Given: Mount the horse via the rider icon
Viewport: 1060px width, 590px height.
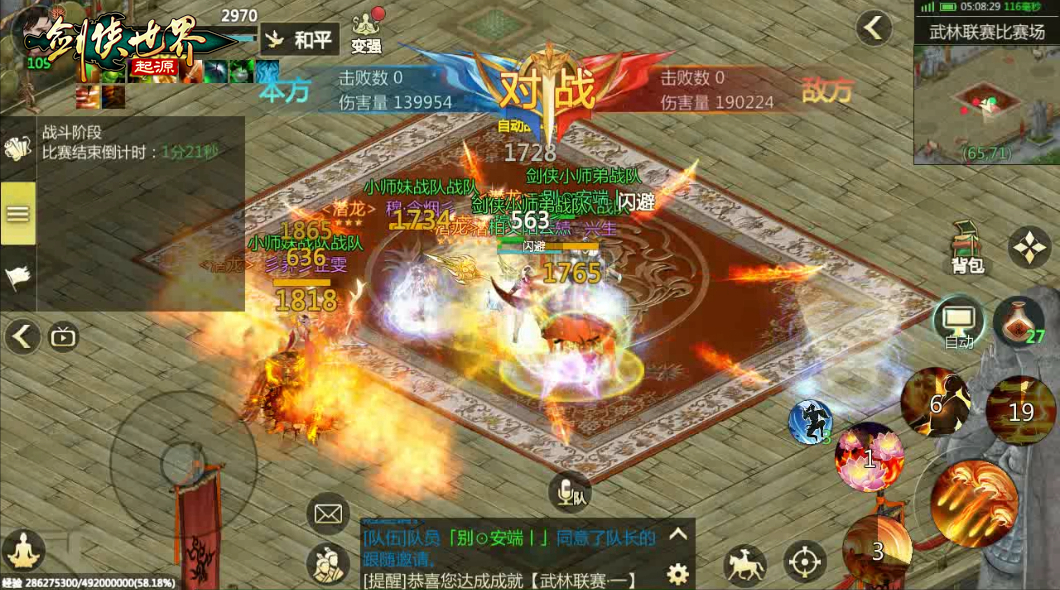Looking at the screenshot, I should (744, 565).
